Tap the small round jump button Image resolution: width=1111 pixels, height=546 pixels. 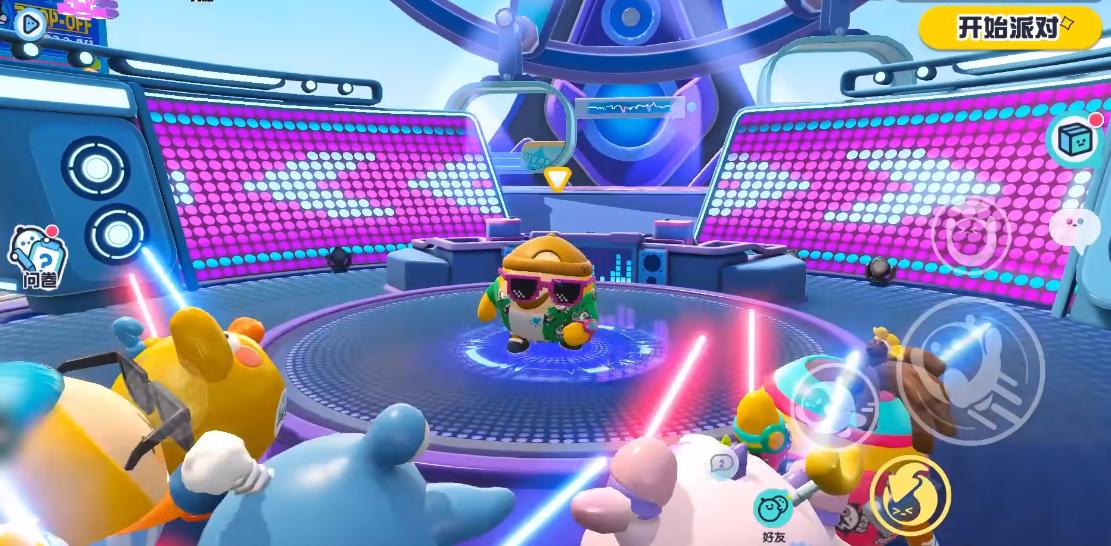pos(836,404)
